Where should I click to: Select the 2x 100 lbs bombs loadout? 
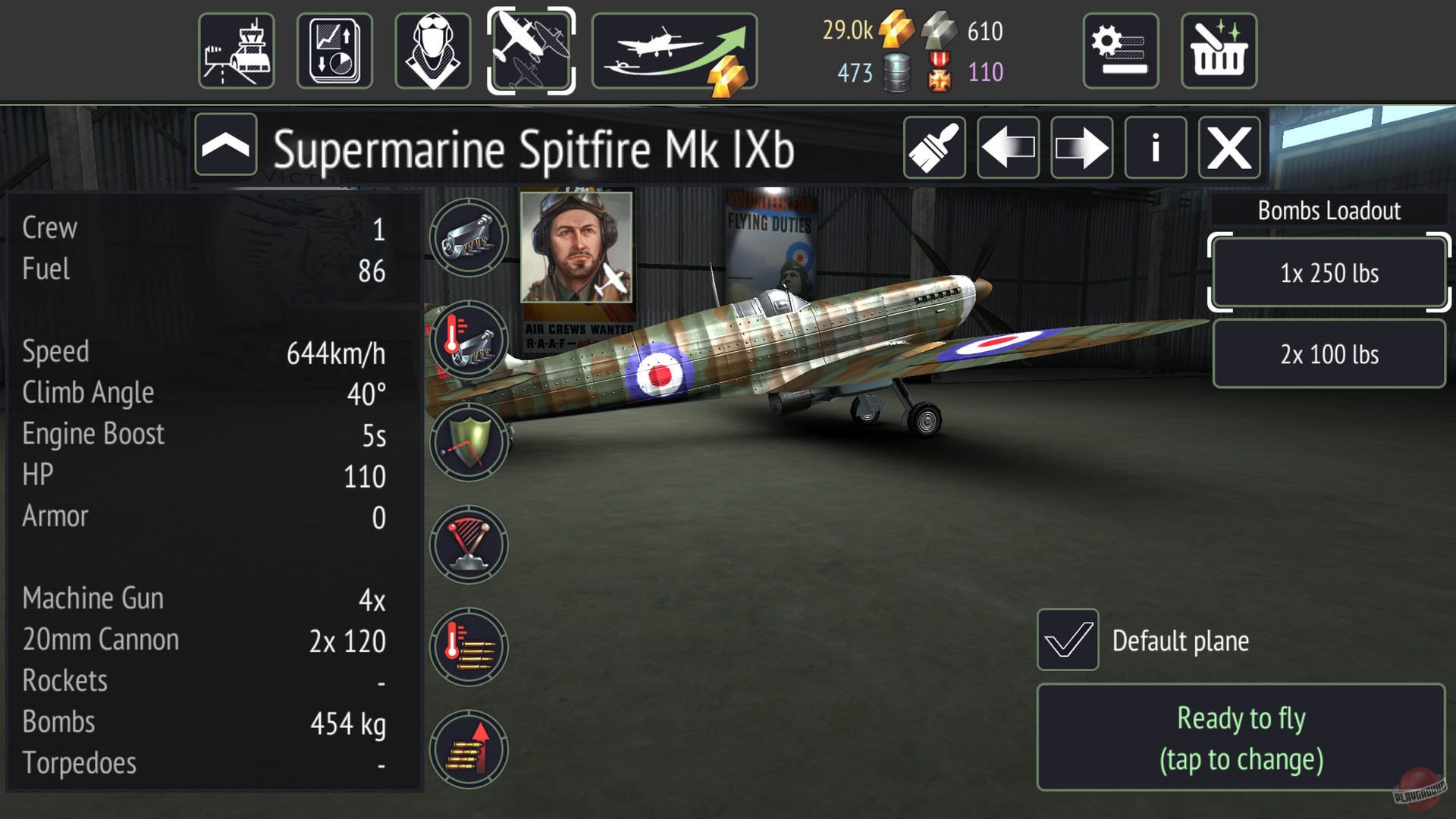[1328, 353]
